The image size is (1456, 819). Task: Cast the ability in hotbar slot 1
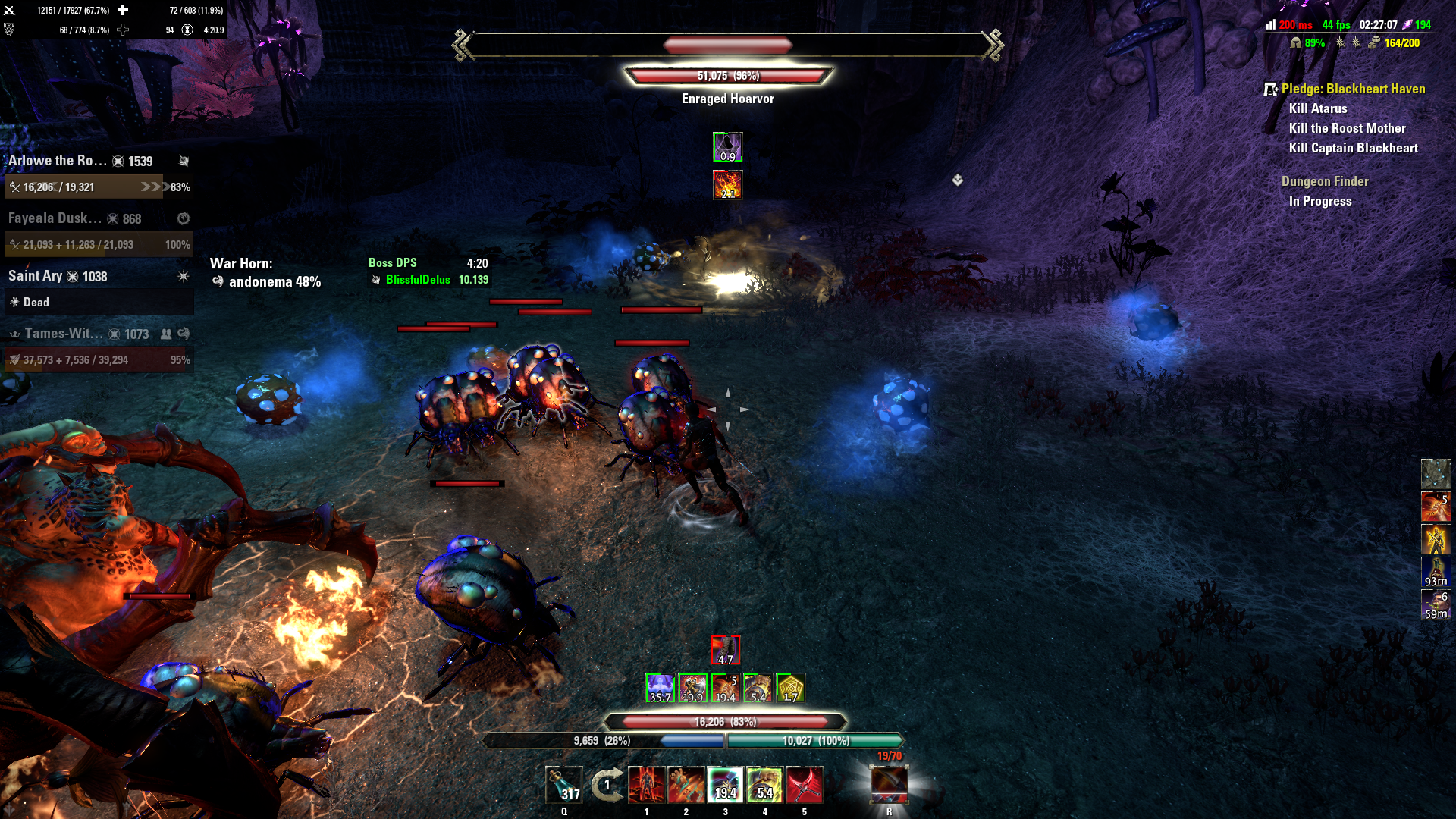pos(646,786)
